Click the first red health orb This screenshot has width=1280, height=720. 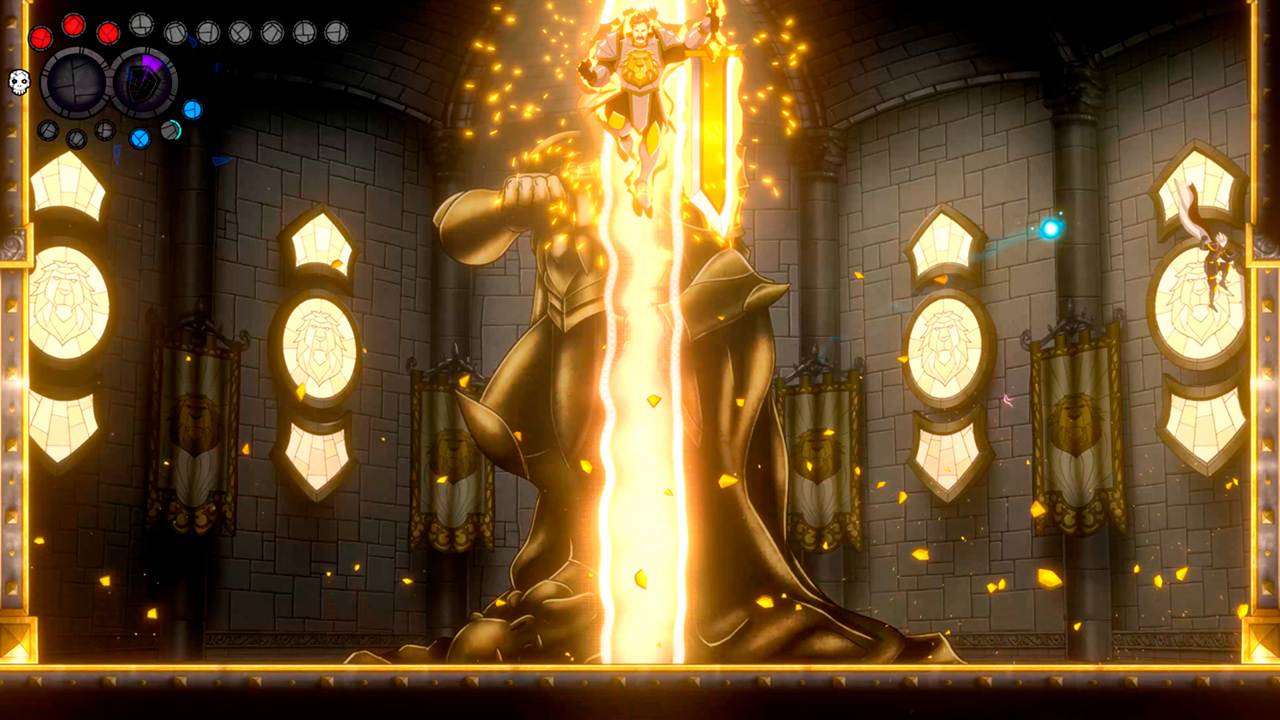tap(41, 37)
